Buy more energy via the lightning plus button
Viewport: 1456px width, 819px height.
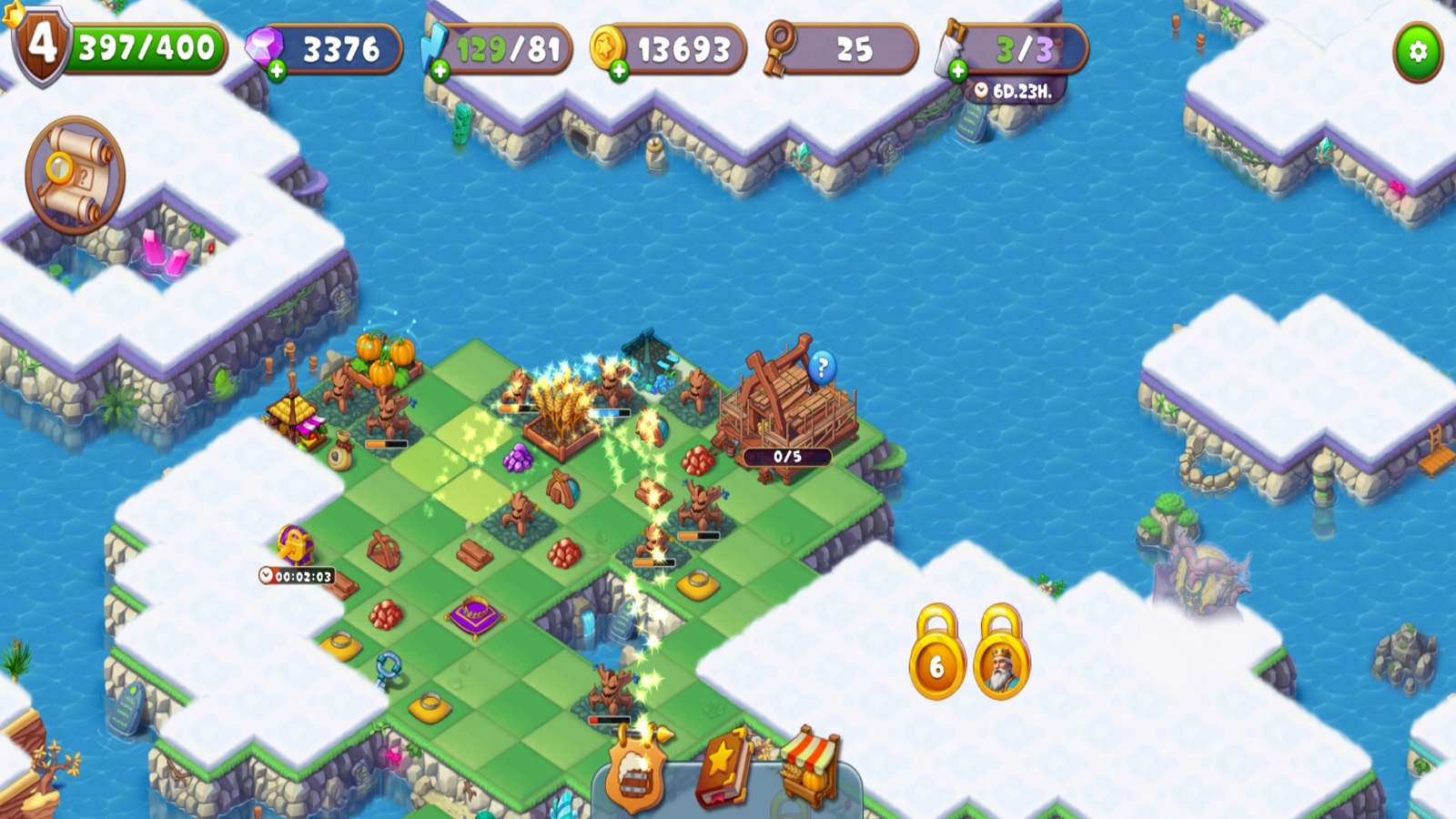(440, 70)
